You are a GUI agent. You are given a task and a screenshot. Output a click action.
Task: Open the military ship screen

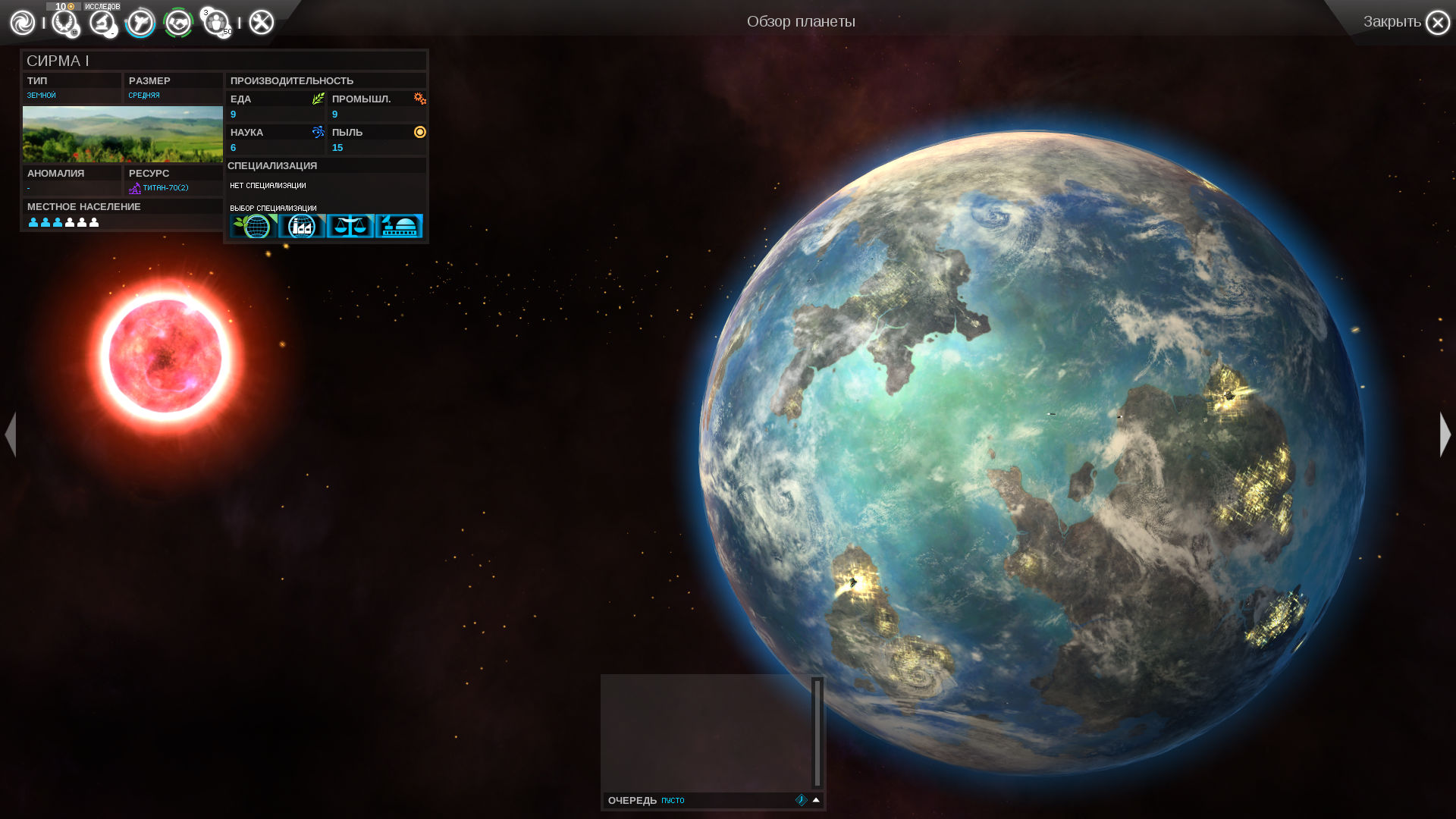click(x=140, y=23)
